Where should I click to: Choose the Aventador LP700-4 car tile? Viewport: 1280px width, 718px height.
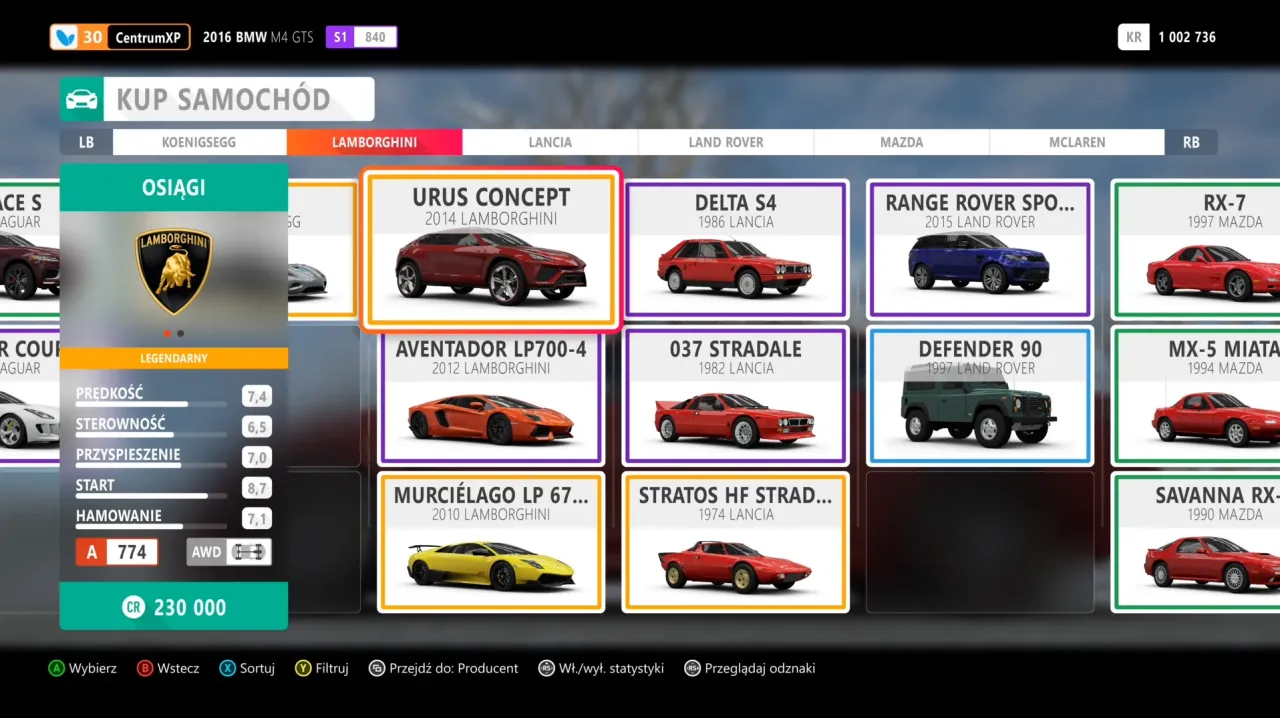coord(490,396)
